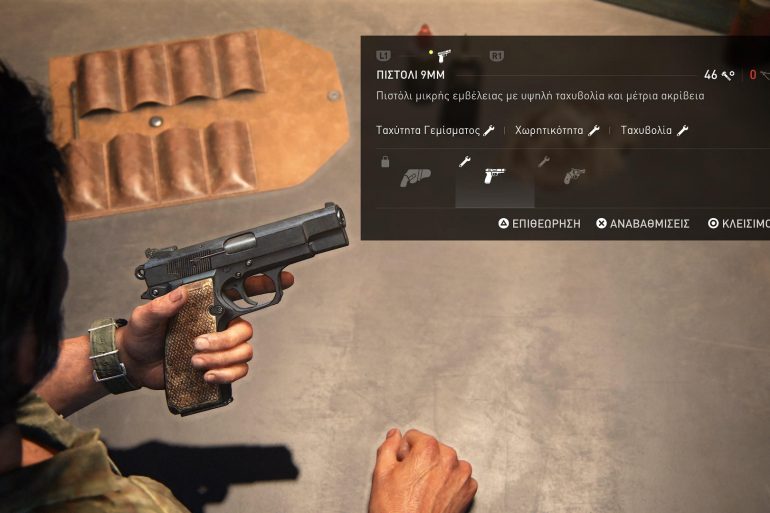Screen dimensions: 770x513
Task: Close the workbench with ΚΛΕΙΣΙΜΟ
Action: point(739,224)
